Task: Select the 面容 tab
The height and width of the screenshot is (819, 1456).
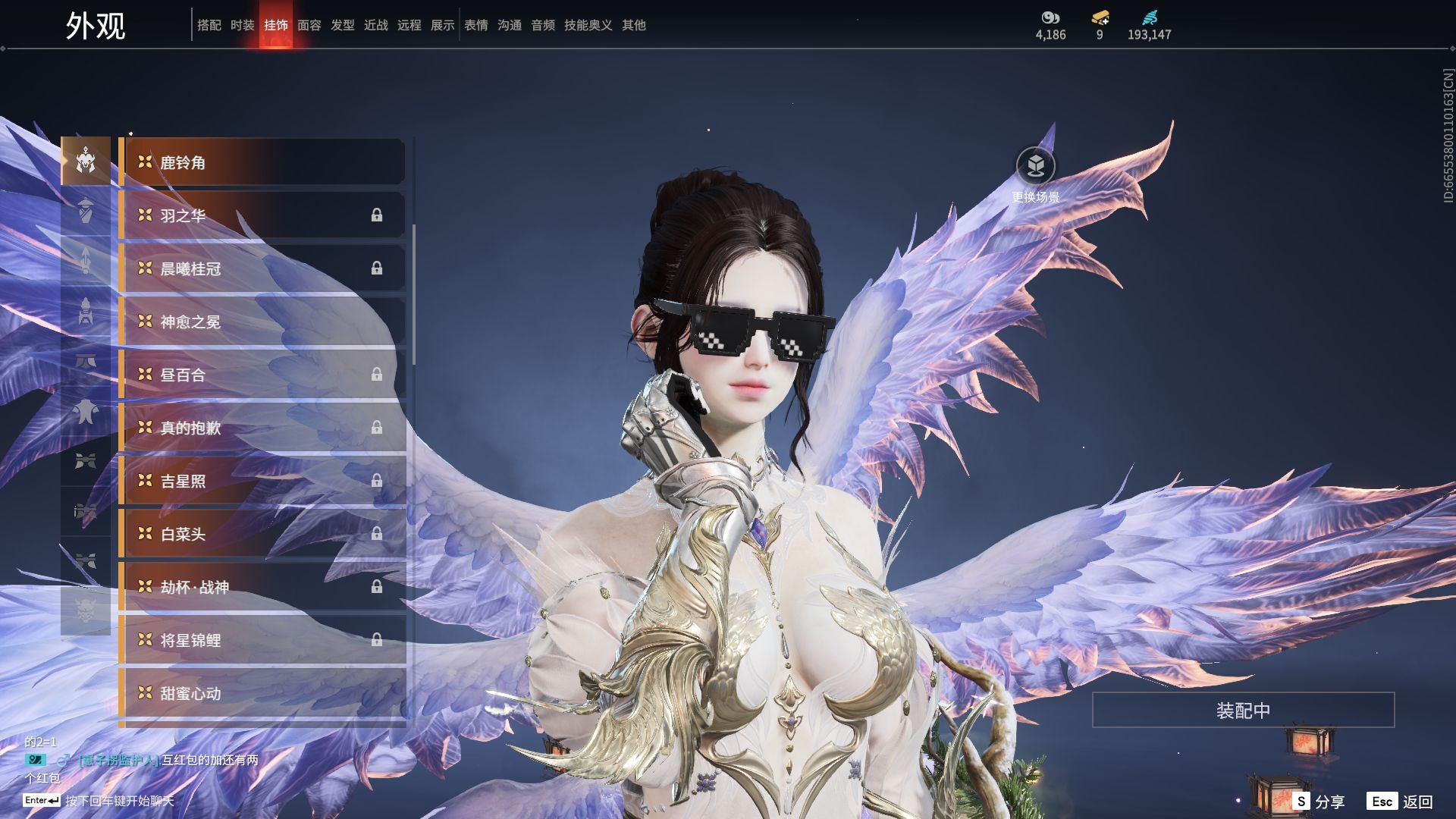Action: coord(309,25)
